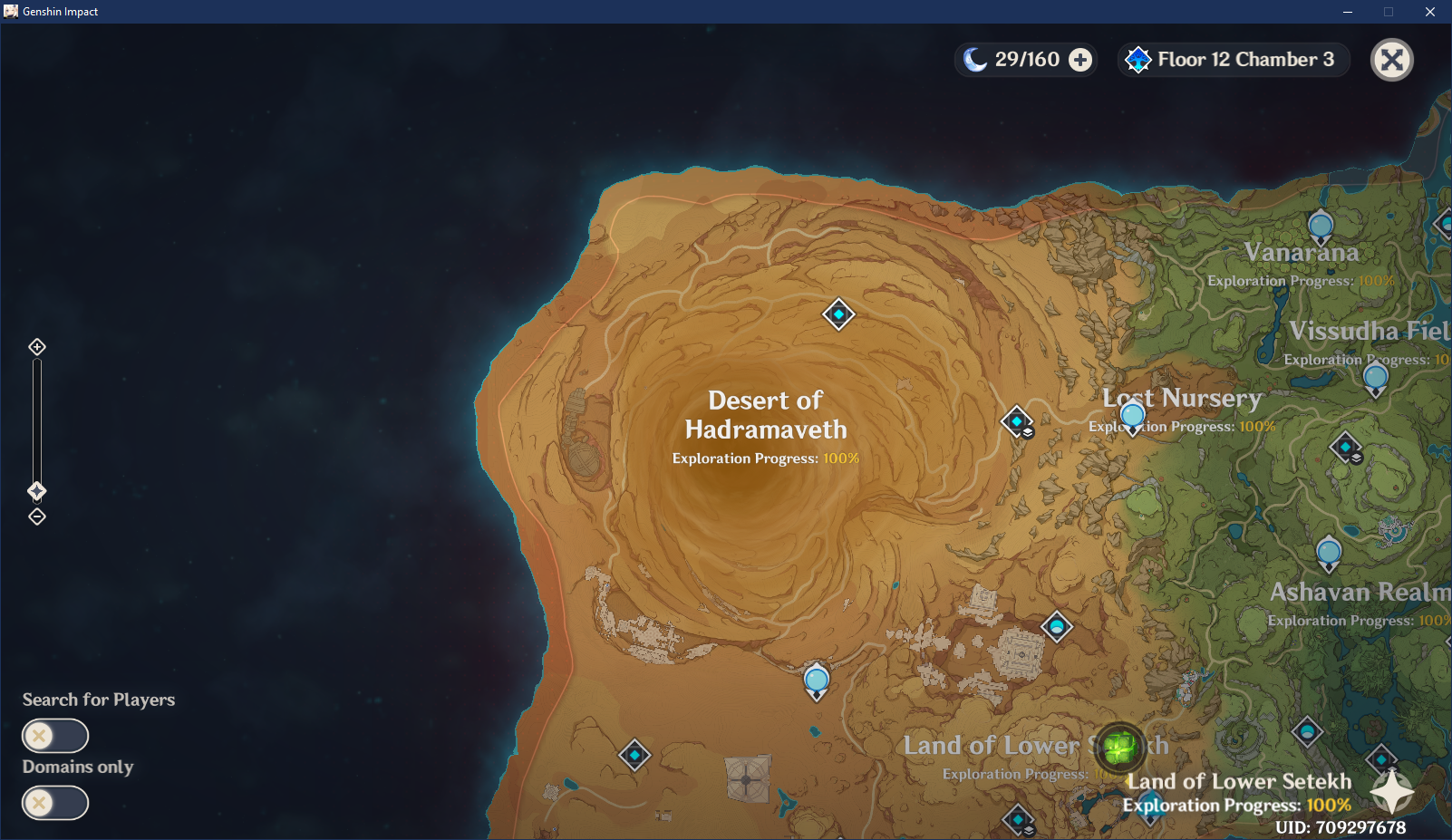Click the Floor 12 Chamber 3 button
1452x840 pixels.
pyautogui.click(x=1246, y=59)
